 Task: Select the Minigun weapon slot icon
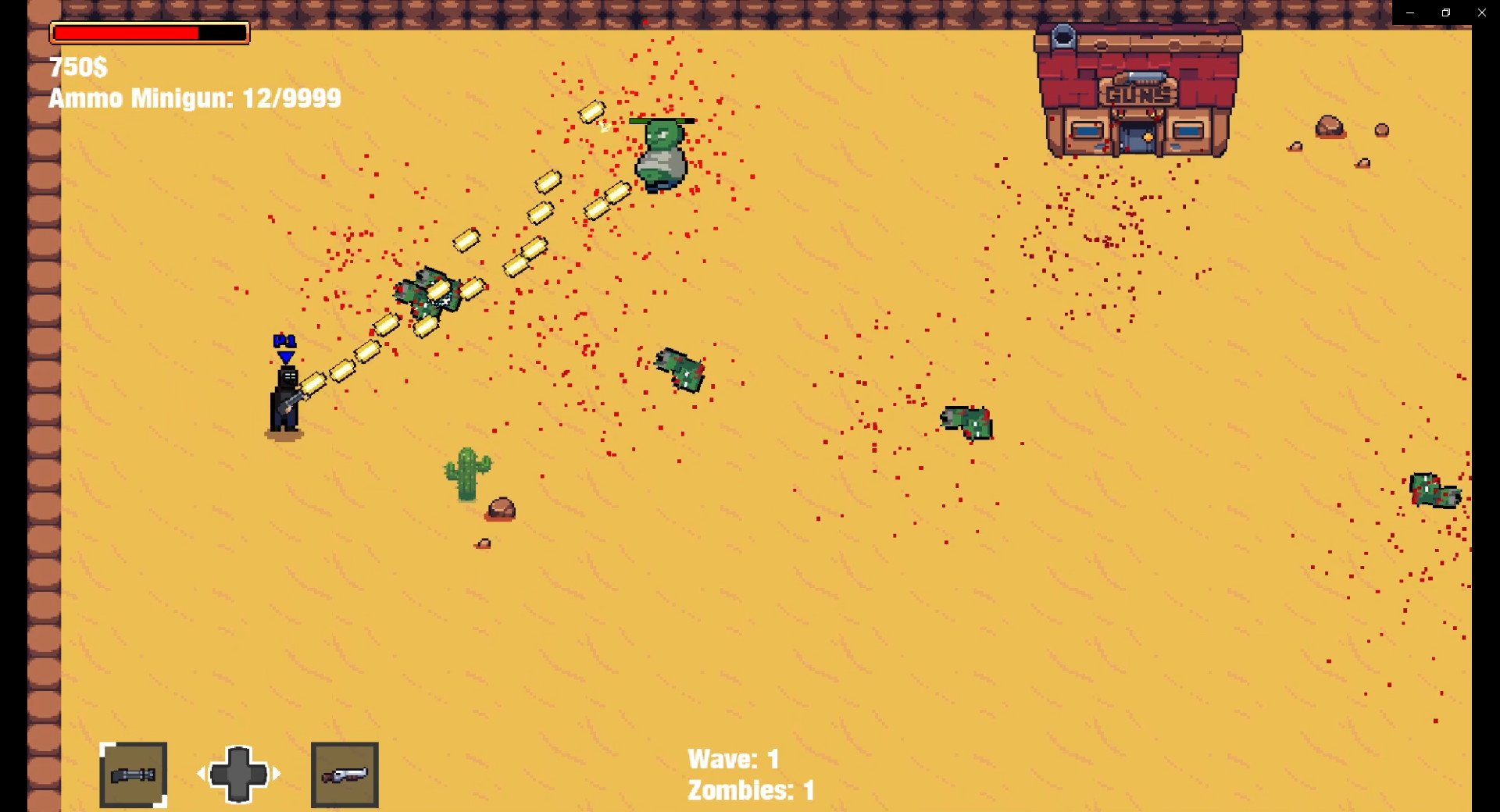[x=133, y=775]
